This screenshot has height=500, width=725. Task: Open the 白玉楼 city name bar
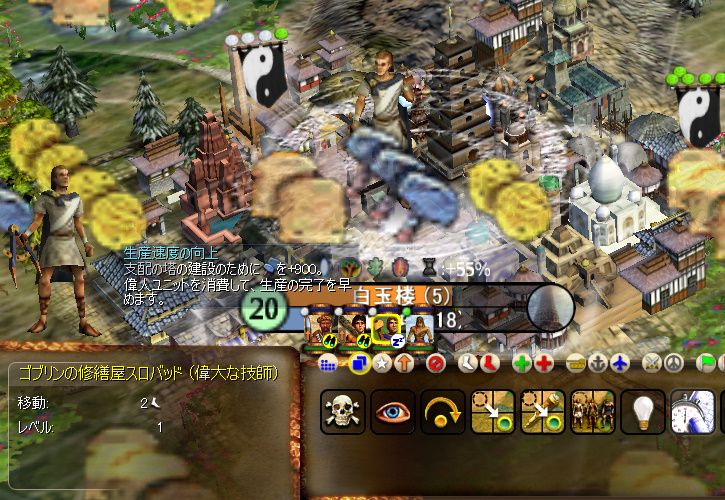(389, 296)
